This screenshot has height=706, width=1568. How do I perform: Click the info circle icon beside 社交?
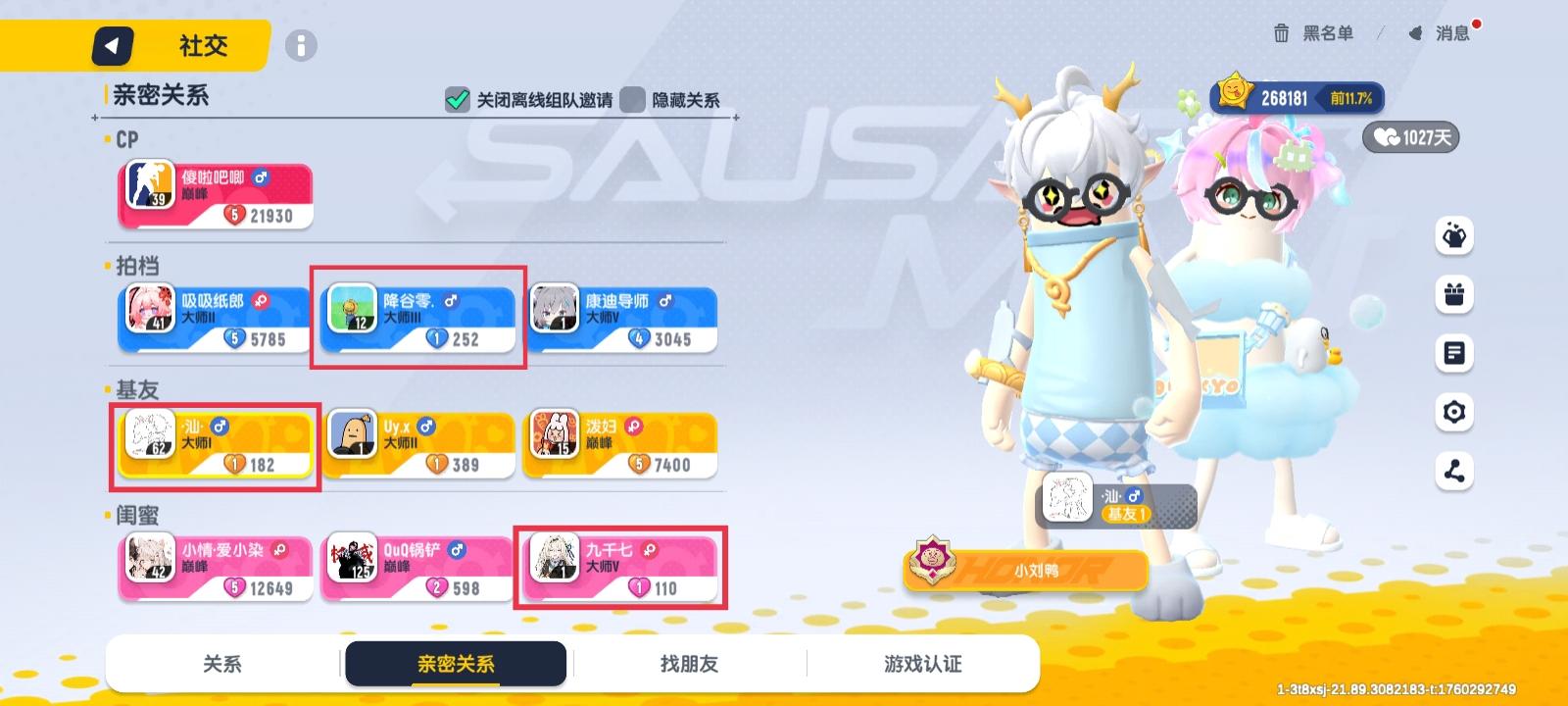pyautogui.click(x=299, y=45)
